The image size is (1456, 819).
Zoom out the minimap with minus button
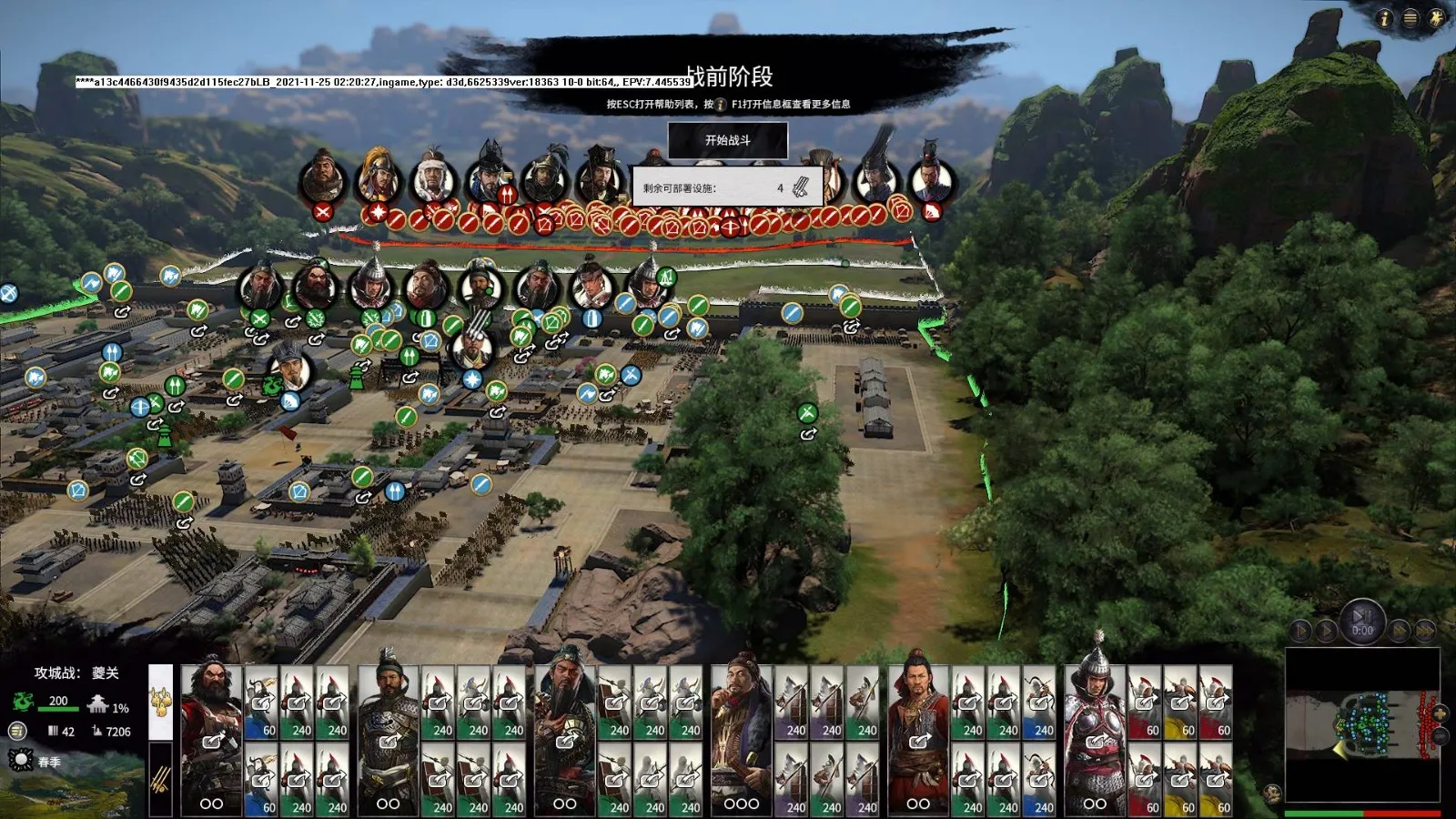tap(1440, 736)
